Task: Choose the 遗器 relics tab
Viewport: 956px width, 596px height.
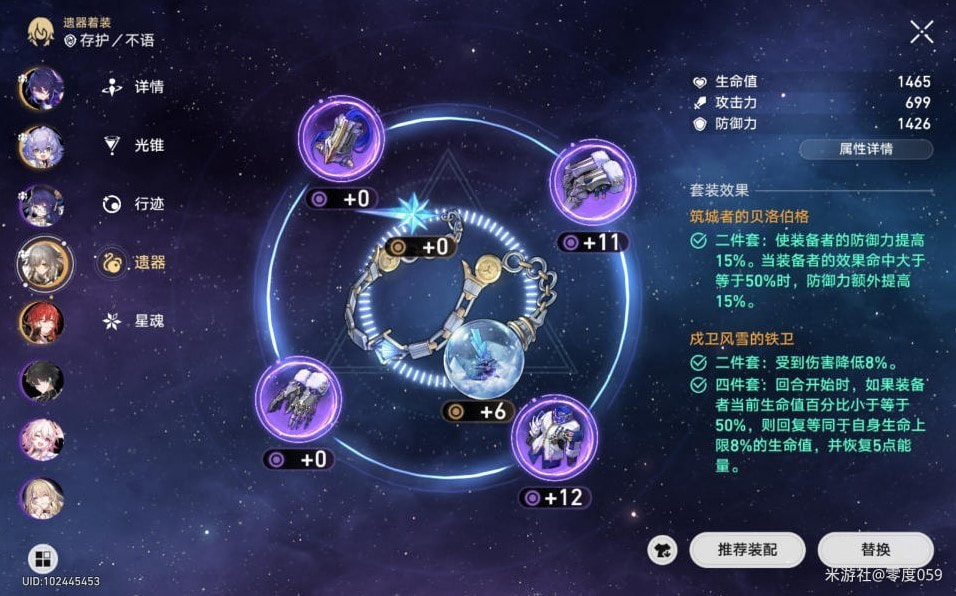Action: tap(135, 263)
